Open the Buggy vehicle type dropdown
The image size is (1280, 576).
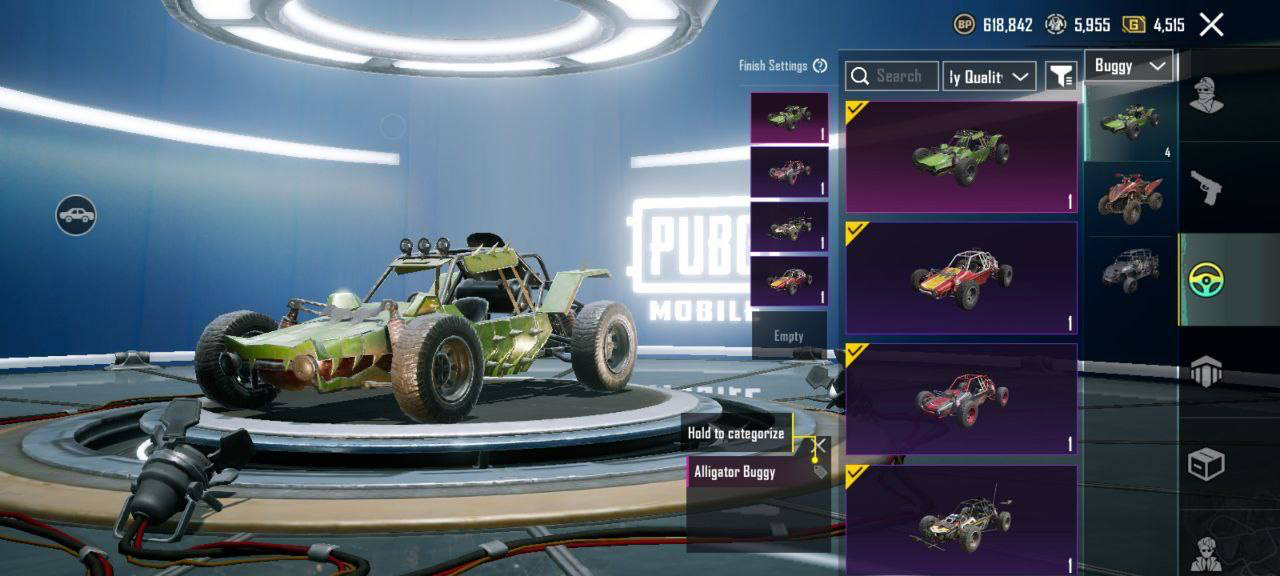click(1129, 66)
